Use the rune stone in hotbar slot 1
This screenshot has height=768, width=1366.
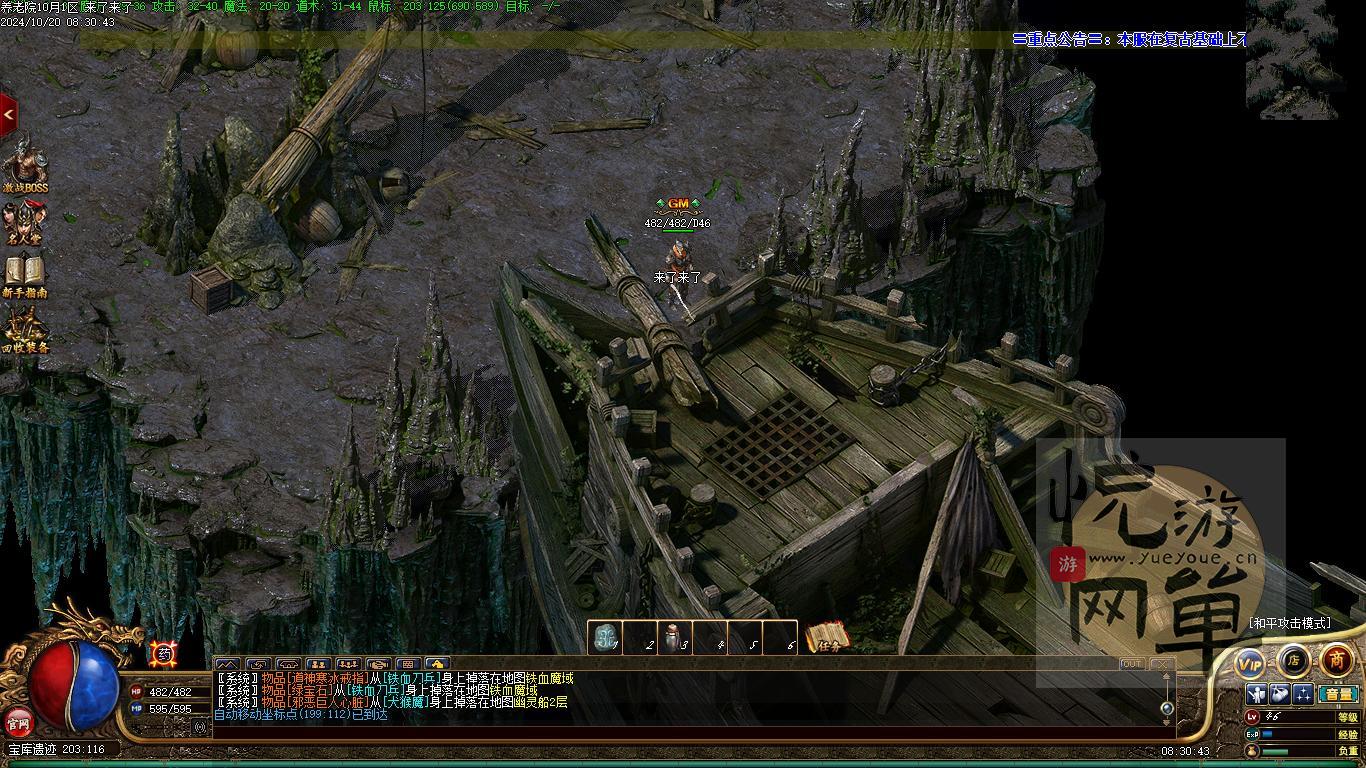coord(604,638)
